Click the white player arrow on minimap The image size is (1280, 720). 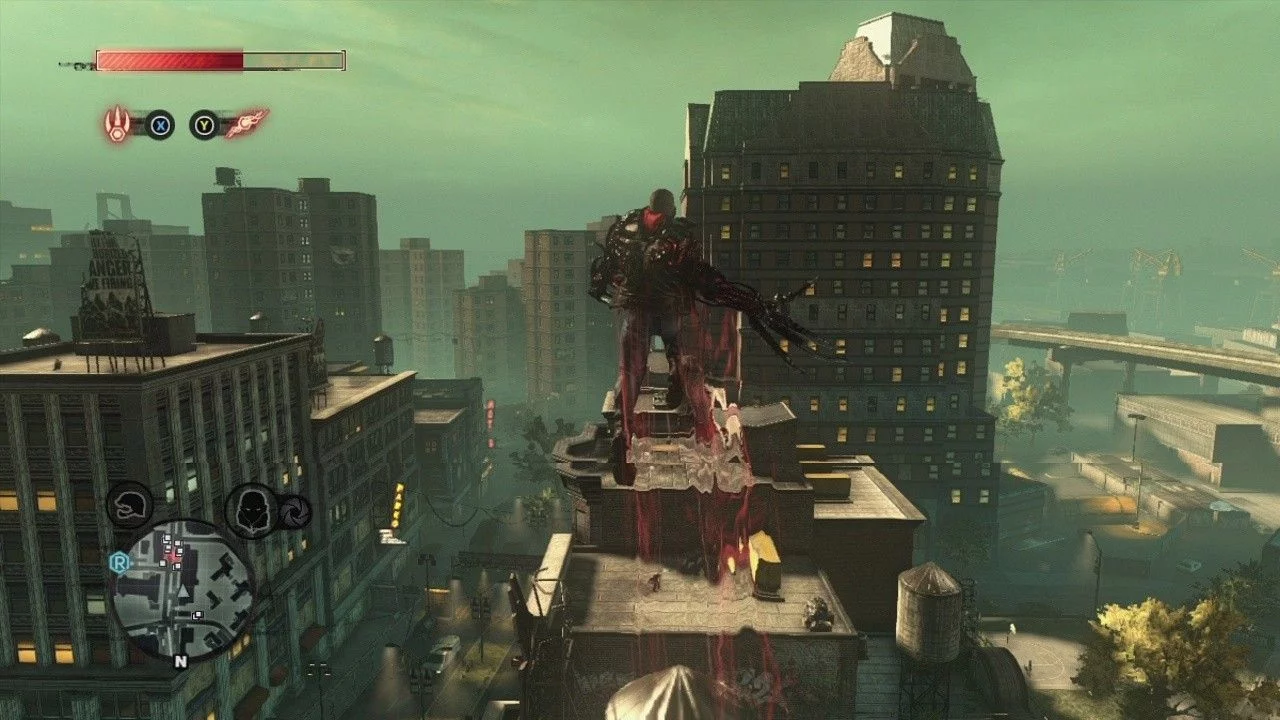coord(183,590)
